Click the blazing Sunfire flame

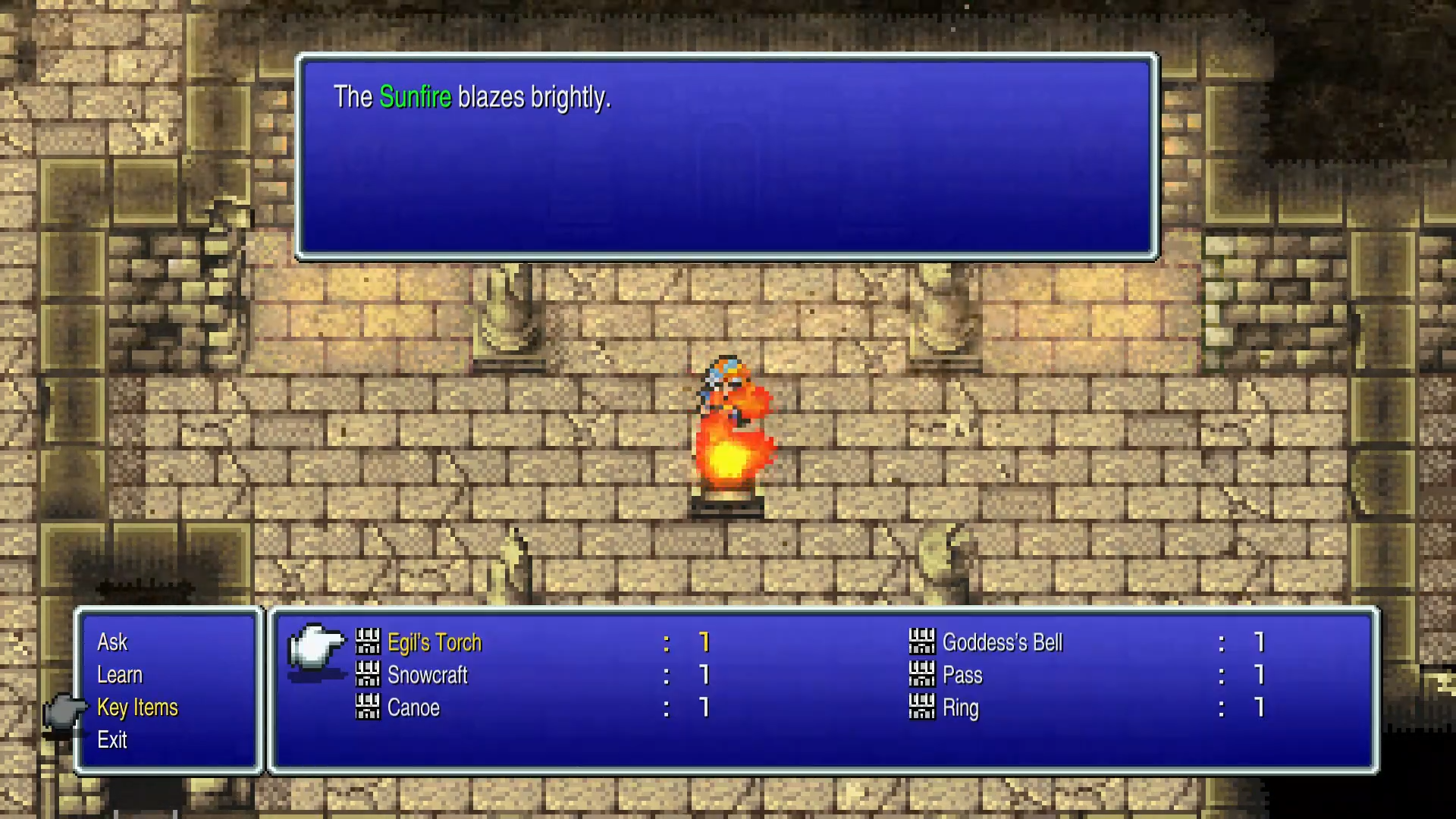coord(730,455)
